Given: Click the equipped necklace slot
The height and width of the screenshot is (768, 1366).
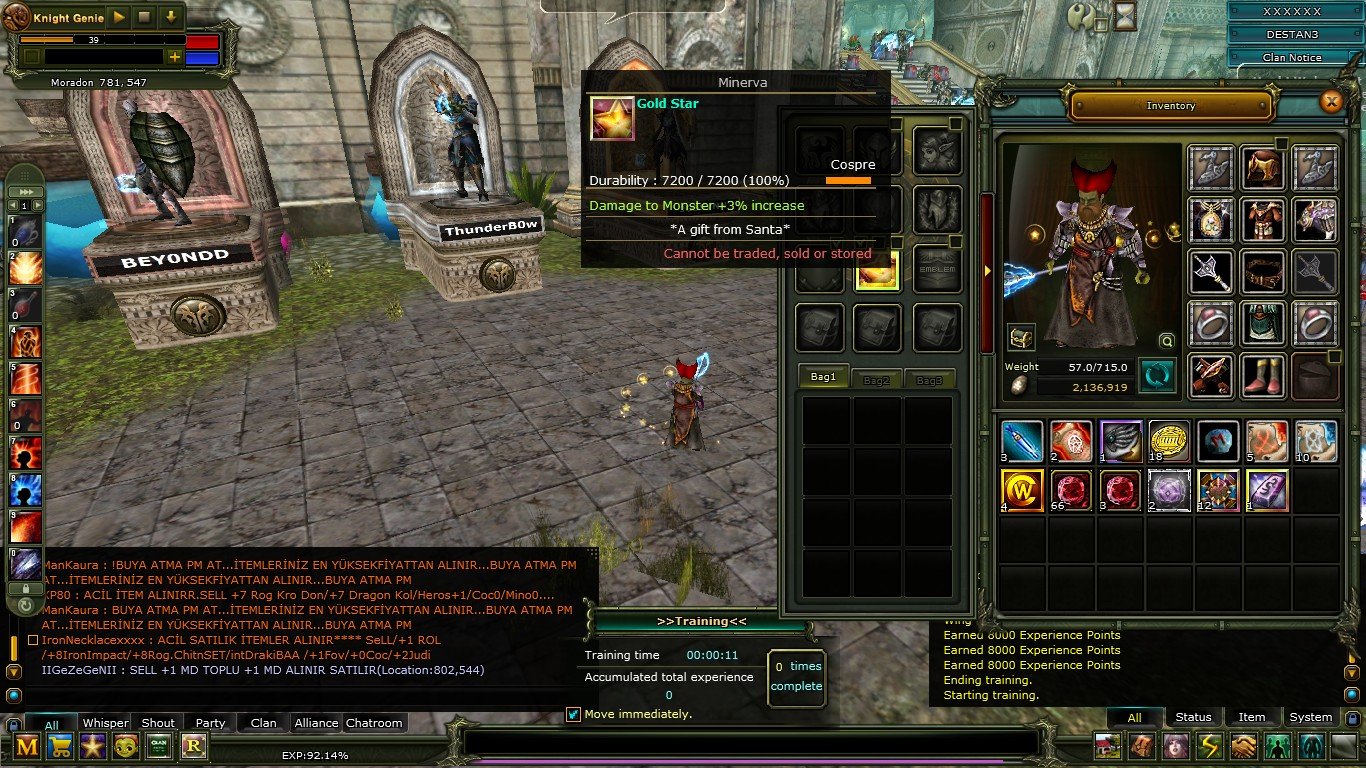Looking at the screenshot, I should click(x=1210, y=219).
